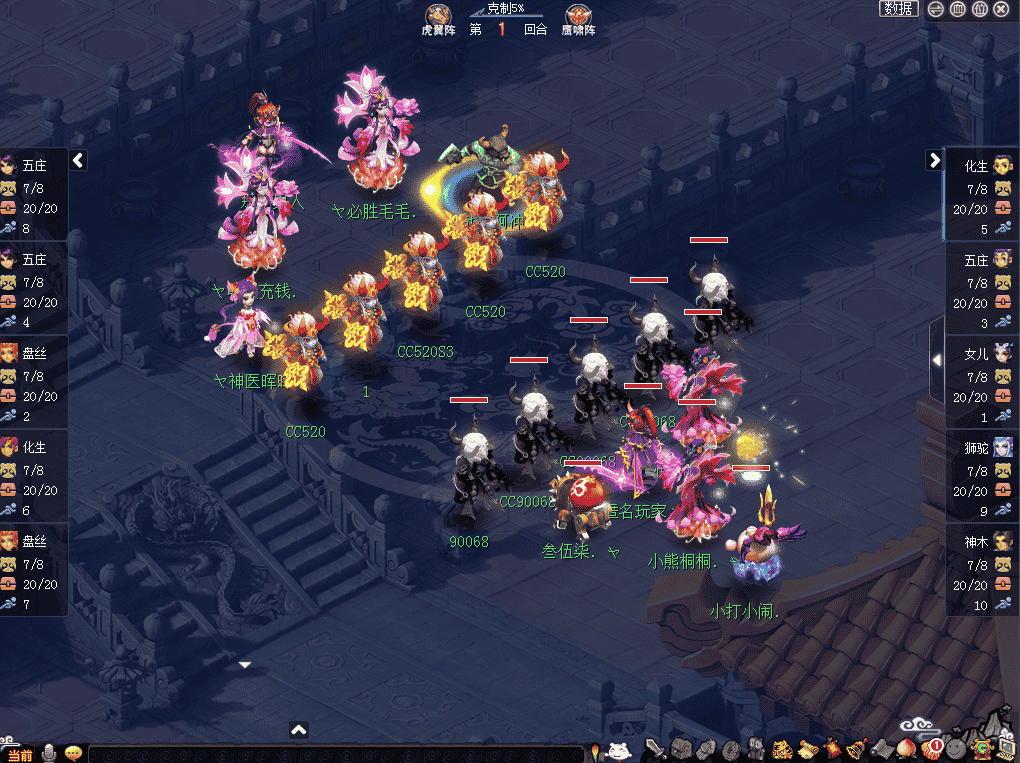
Task: Activate the microphone voice chat icon
Action: 49,753
